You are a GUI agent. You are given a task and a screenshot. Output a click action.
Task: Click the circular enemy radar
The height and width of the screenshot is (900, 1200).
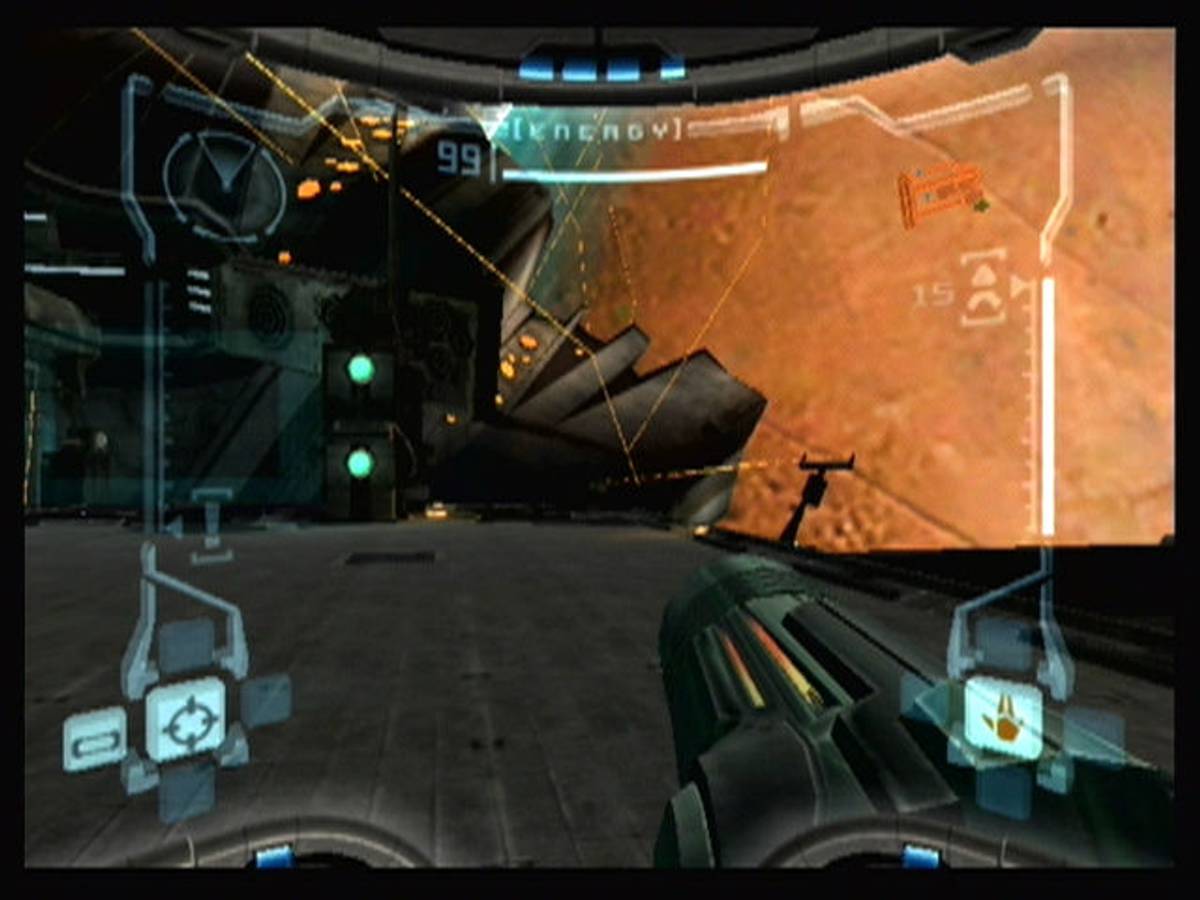[x=223, y=181]
